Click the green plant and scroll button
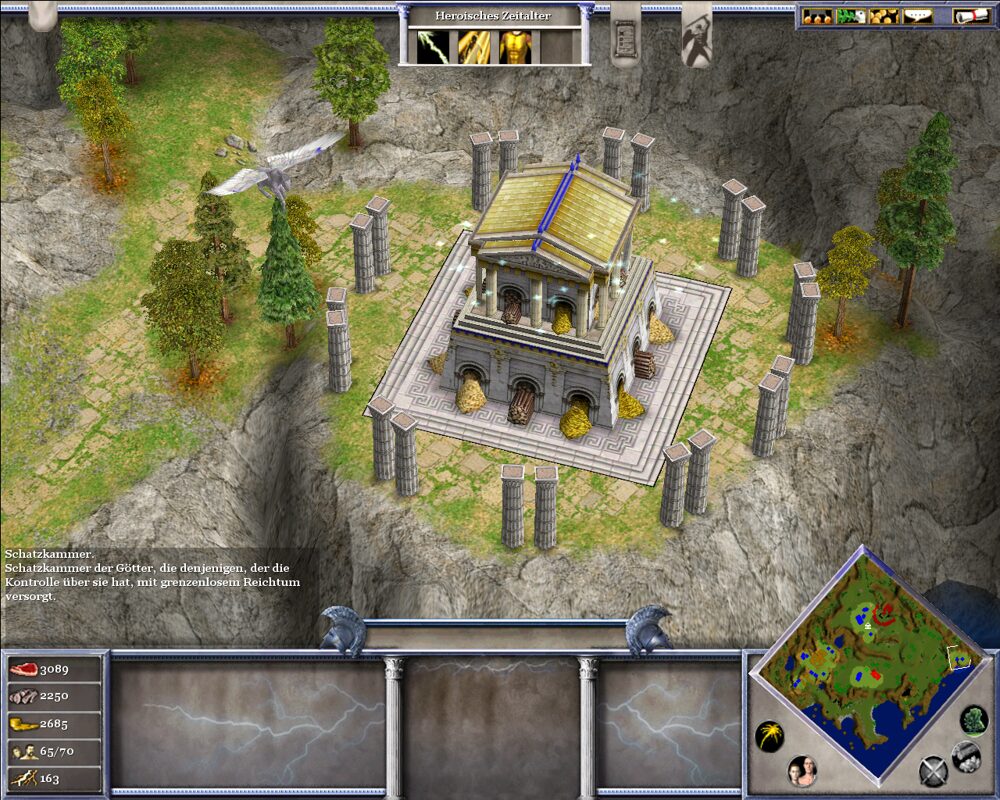The width and height of the screenshot is (1000, 800). (x=849, y=16)
